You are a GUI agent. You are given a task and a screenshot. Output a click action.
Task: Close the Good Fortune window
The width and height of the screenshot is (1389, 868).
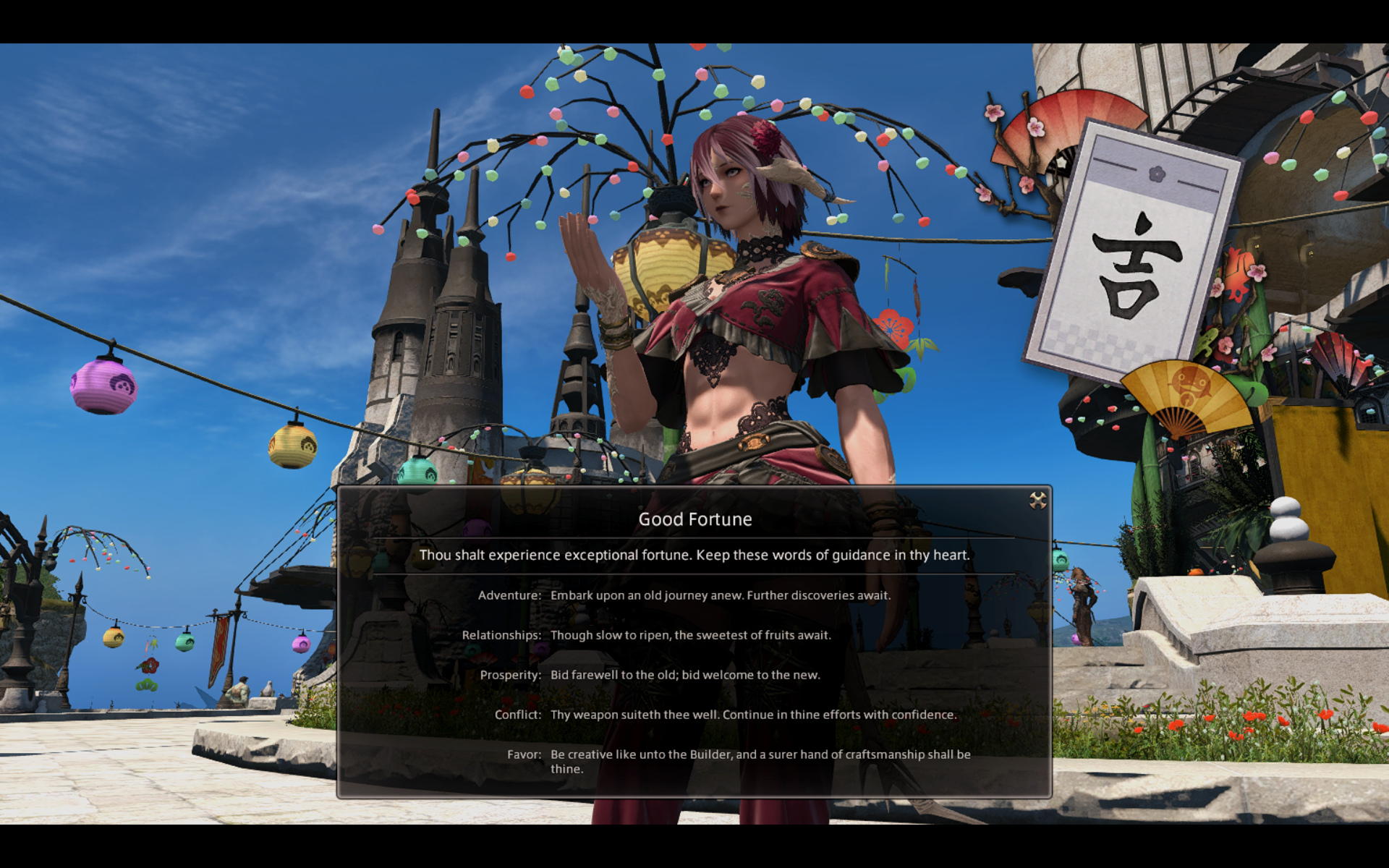click(1037, 501)
